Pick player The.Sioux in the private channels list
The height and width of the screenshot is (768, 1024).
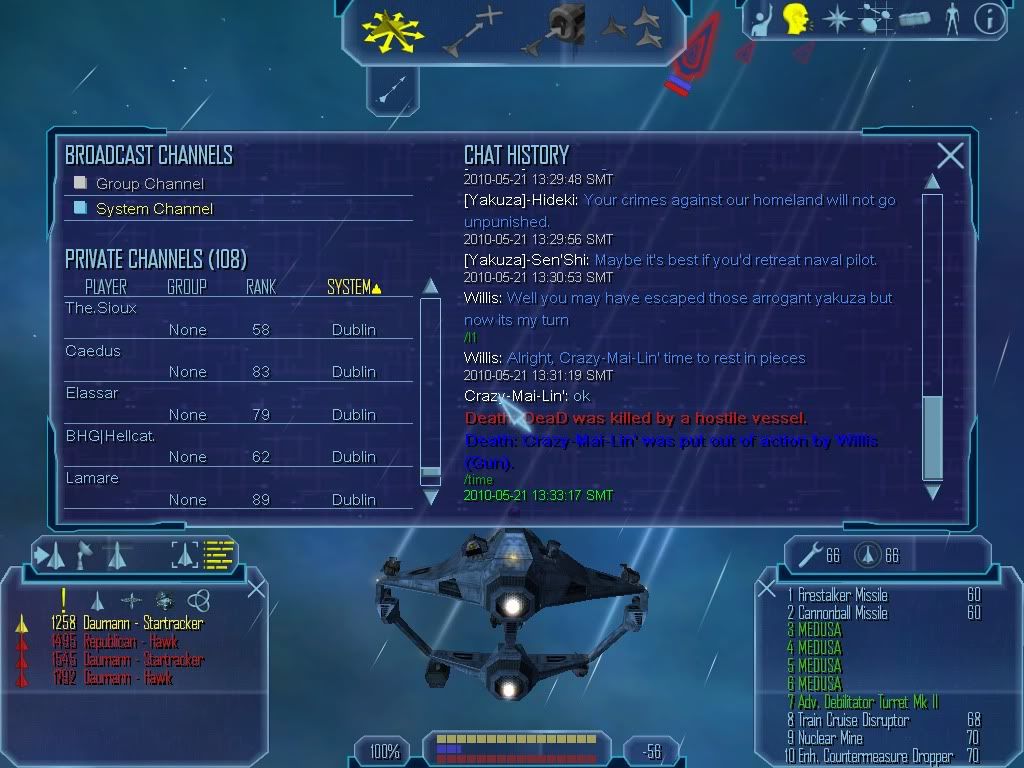coord(101,308)
